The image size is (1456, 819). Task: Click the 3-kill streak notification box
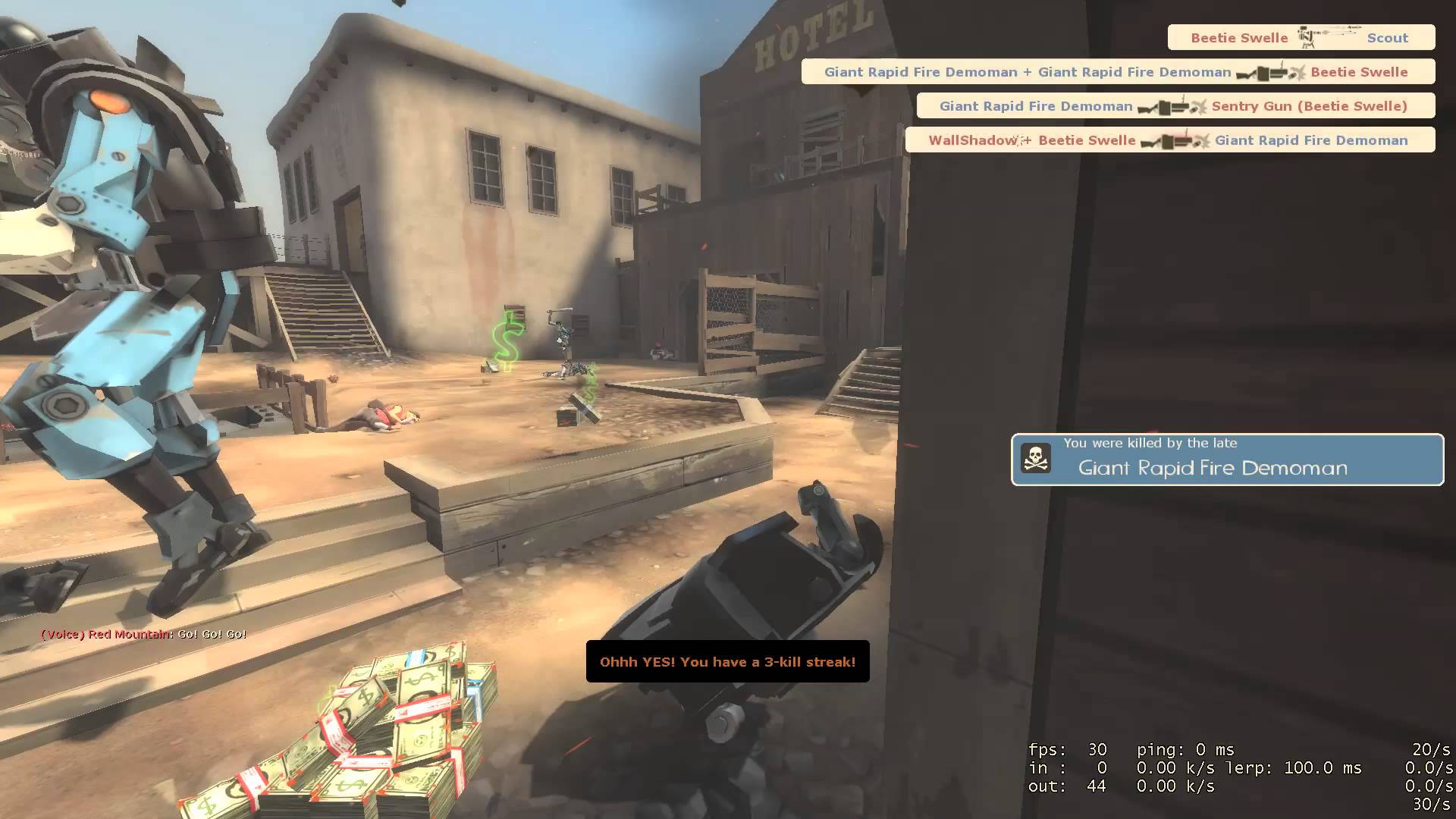click(x=727, y=661)
